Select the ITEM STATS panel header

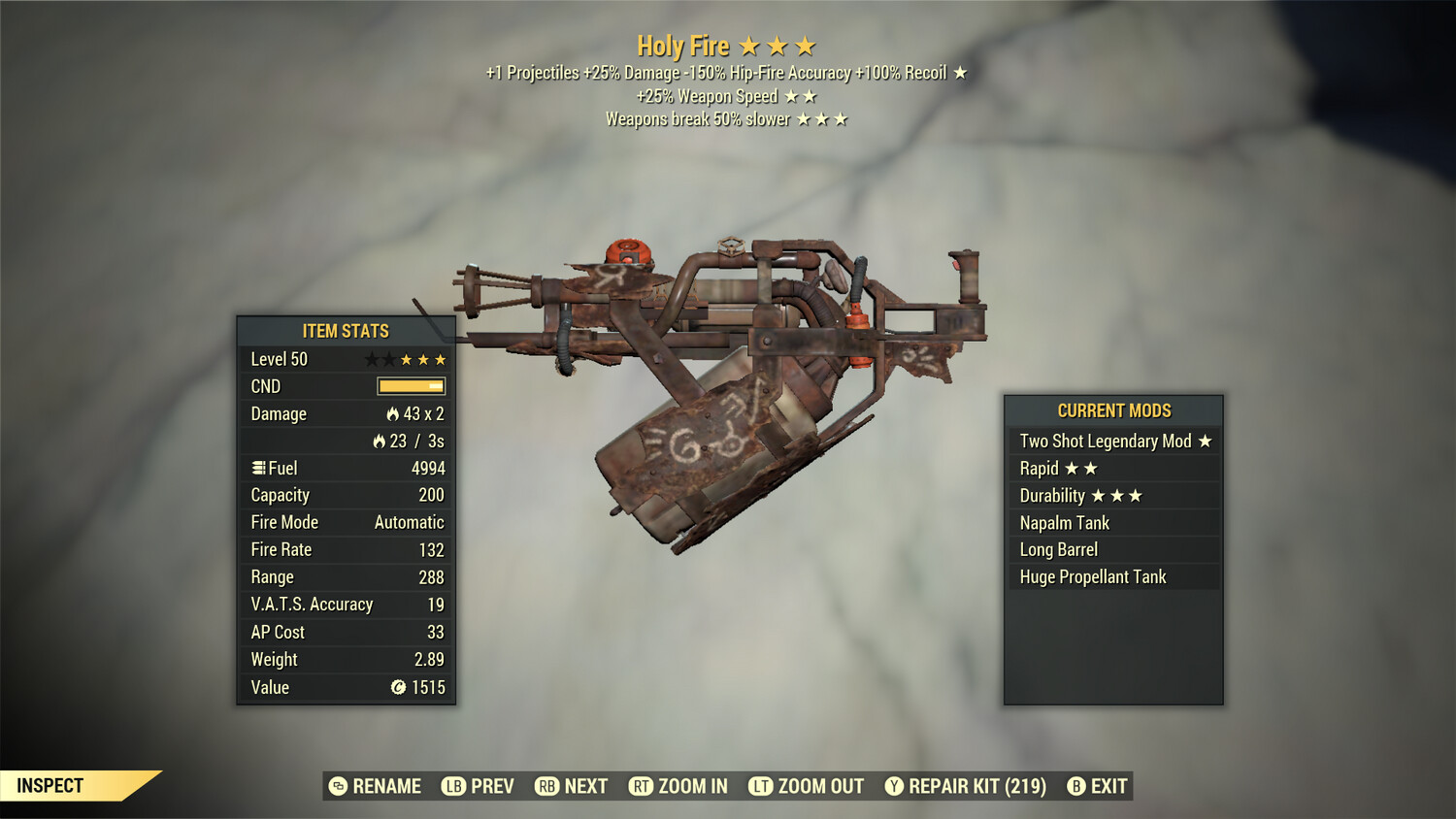click(345, 331)
